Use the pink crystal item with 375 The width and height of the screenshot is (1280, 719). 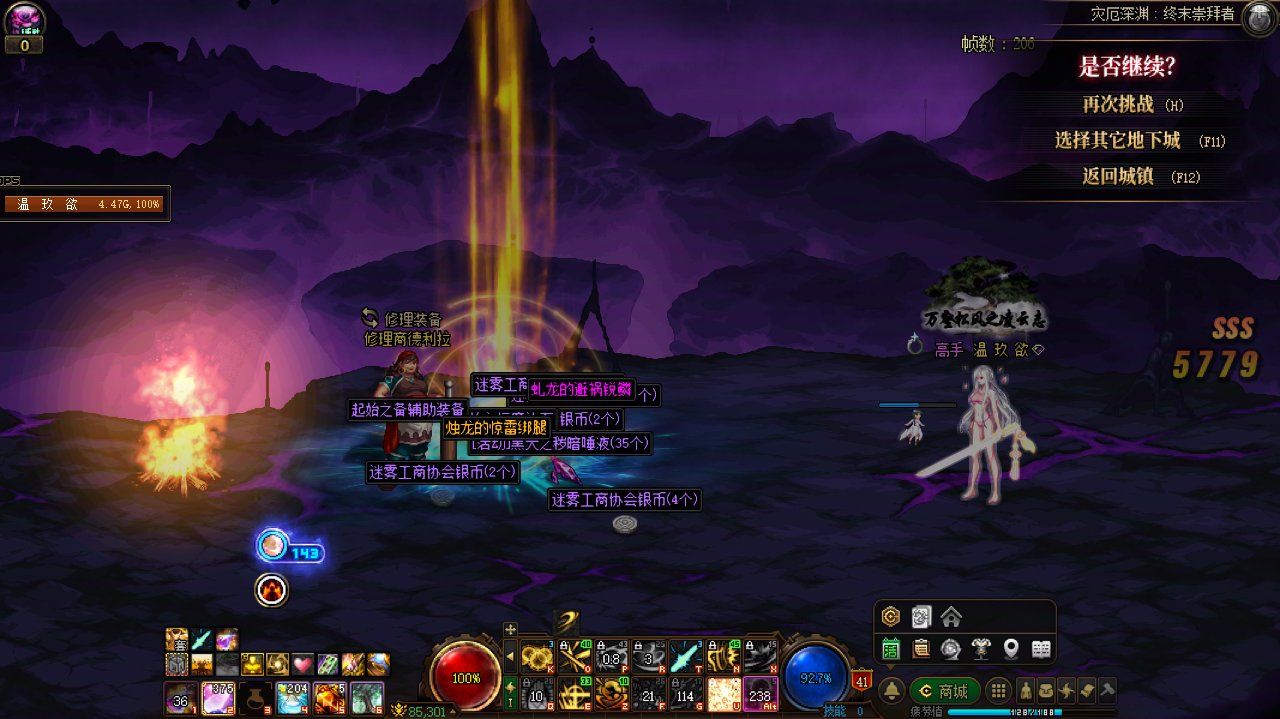coord(218,697)
